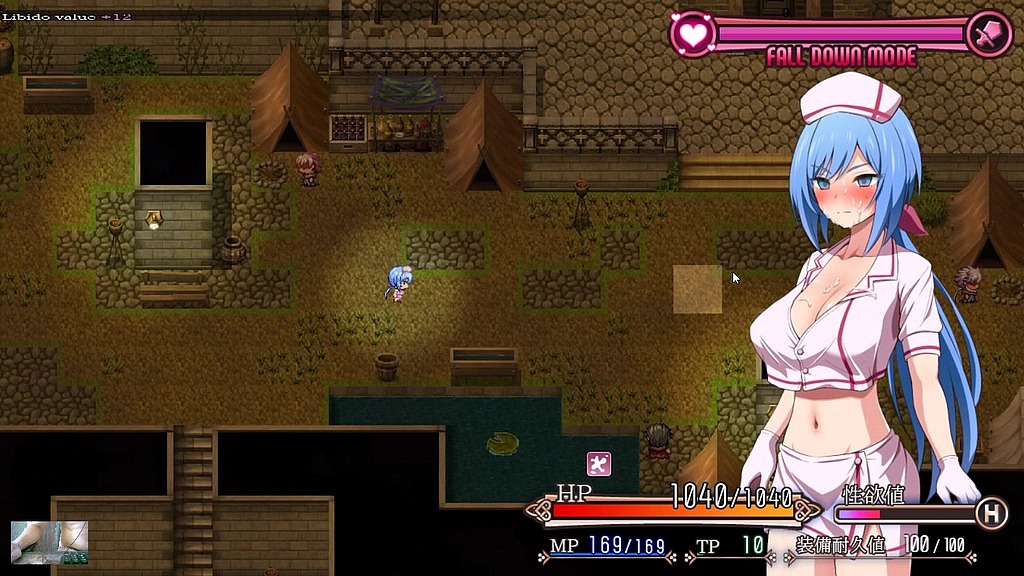
Task: Click the round H button beside the gauge
Action: click(991, 514)
